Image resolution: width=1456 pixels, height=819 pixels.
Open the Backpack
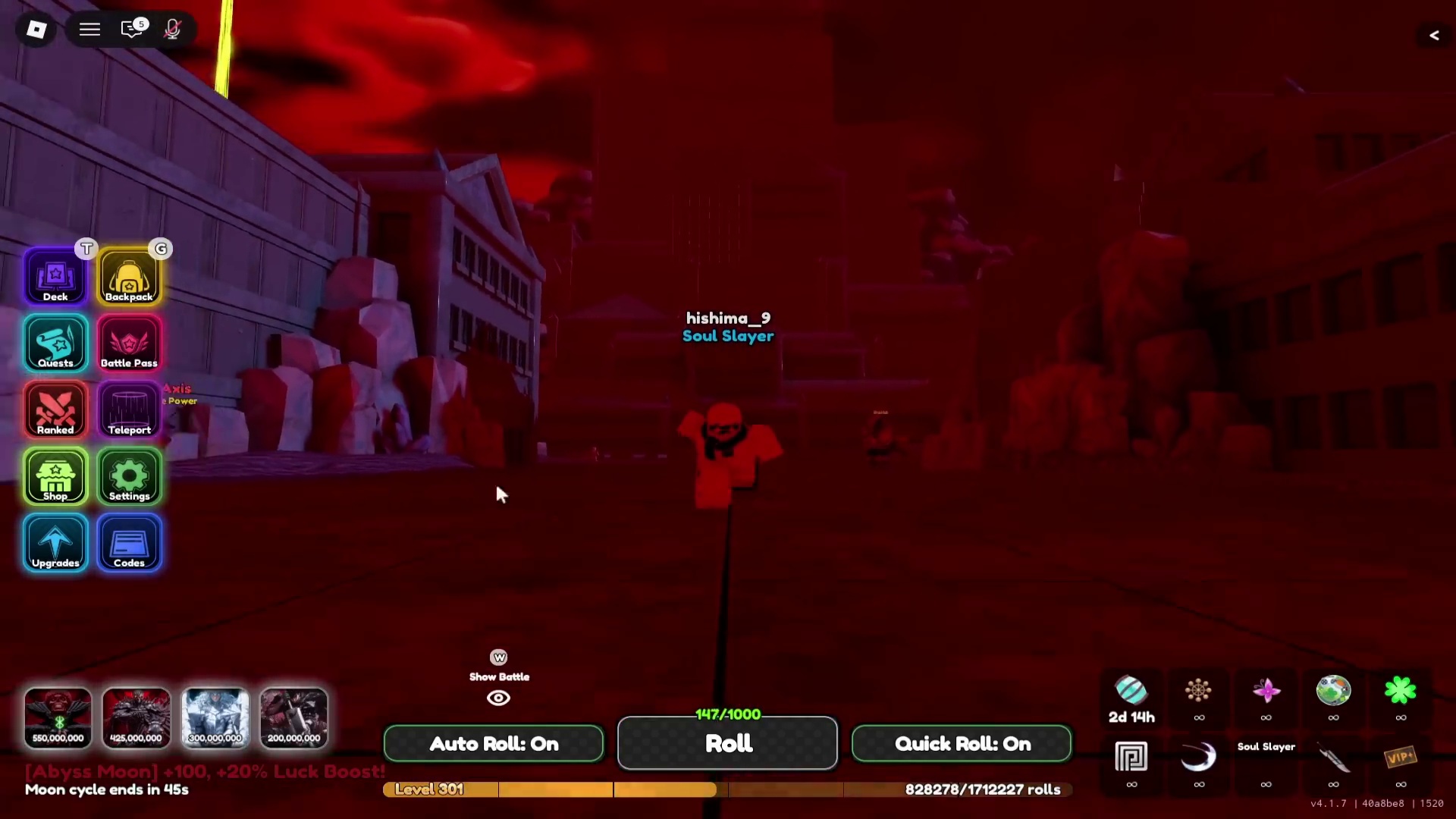[x=129, y=275]
